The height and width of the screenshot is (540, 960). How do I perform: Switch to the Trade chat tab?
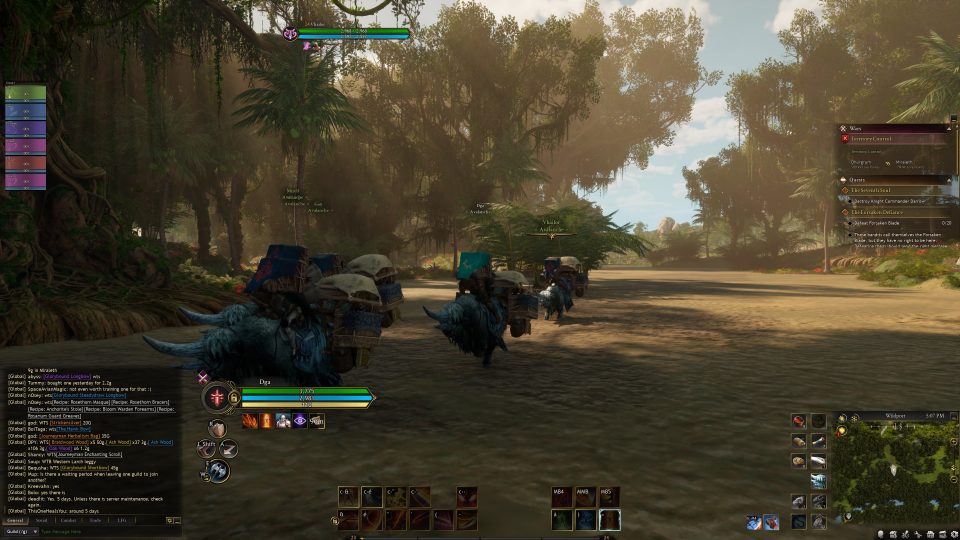(95, 520)
